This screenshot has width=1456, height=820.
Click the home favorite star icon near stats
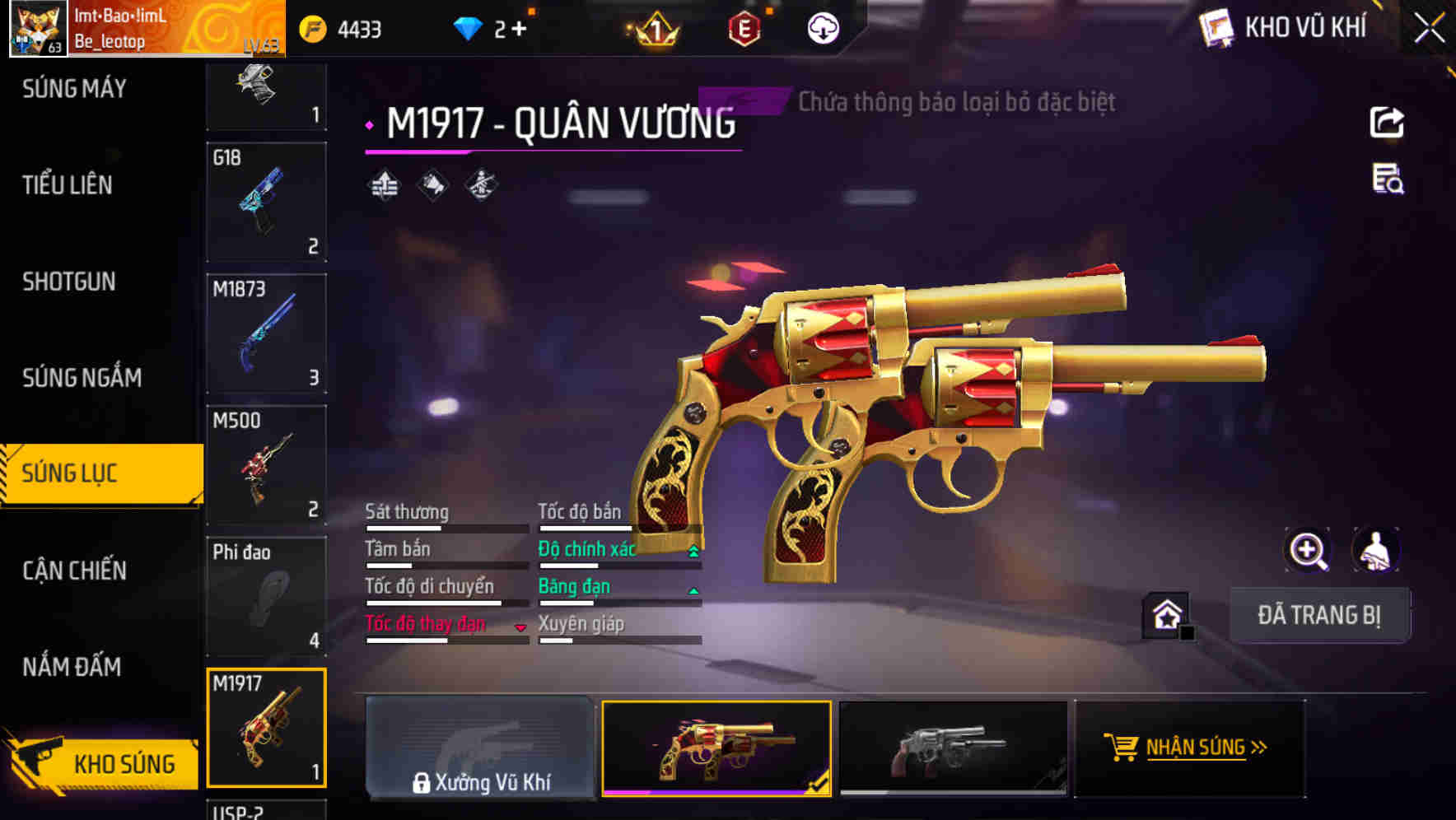(1164, 614)
